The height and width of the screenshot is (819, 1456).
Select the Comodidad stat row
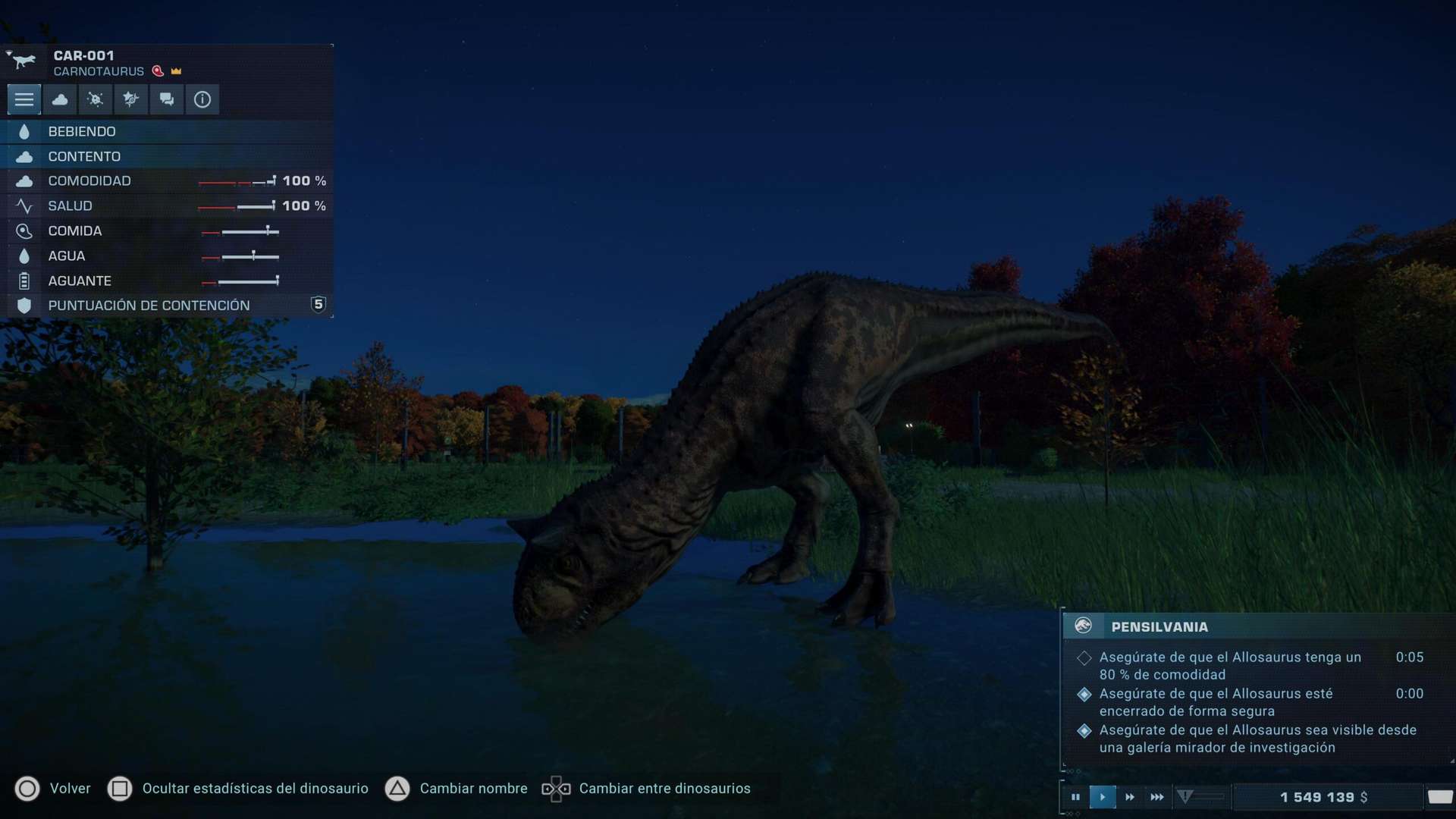point(167,181)
